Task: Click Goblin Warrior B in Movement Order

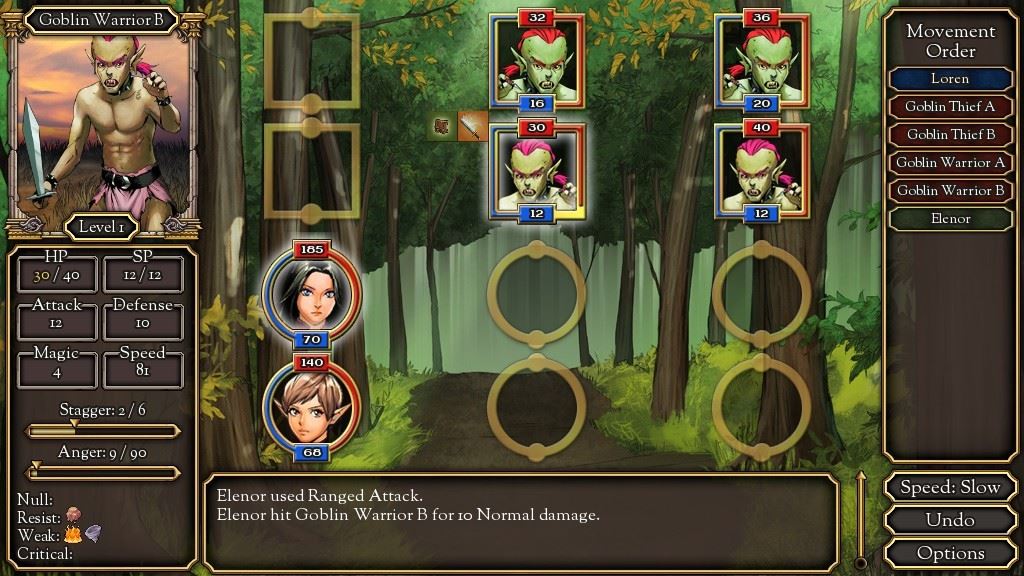Action: tap(949, 191)
